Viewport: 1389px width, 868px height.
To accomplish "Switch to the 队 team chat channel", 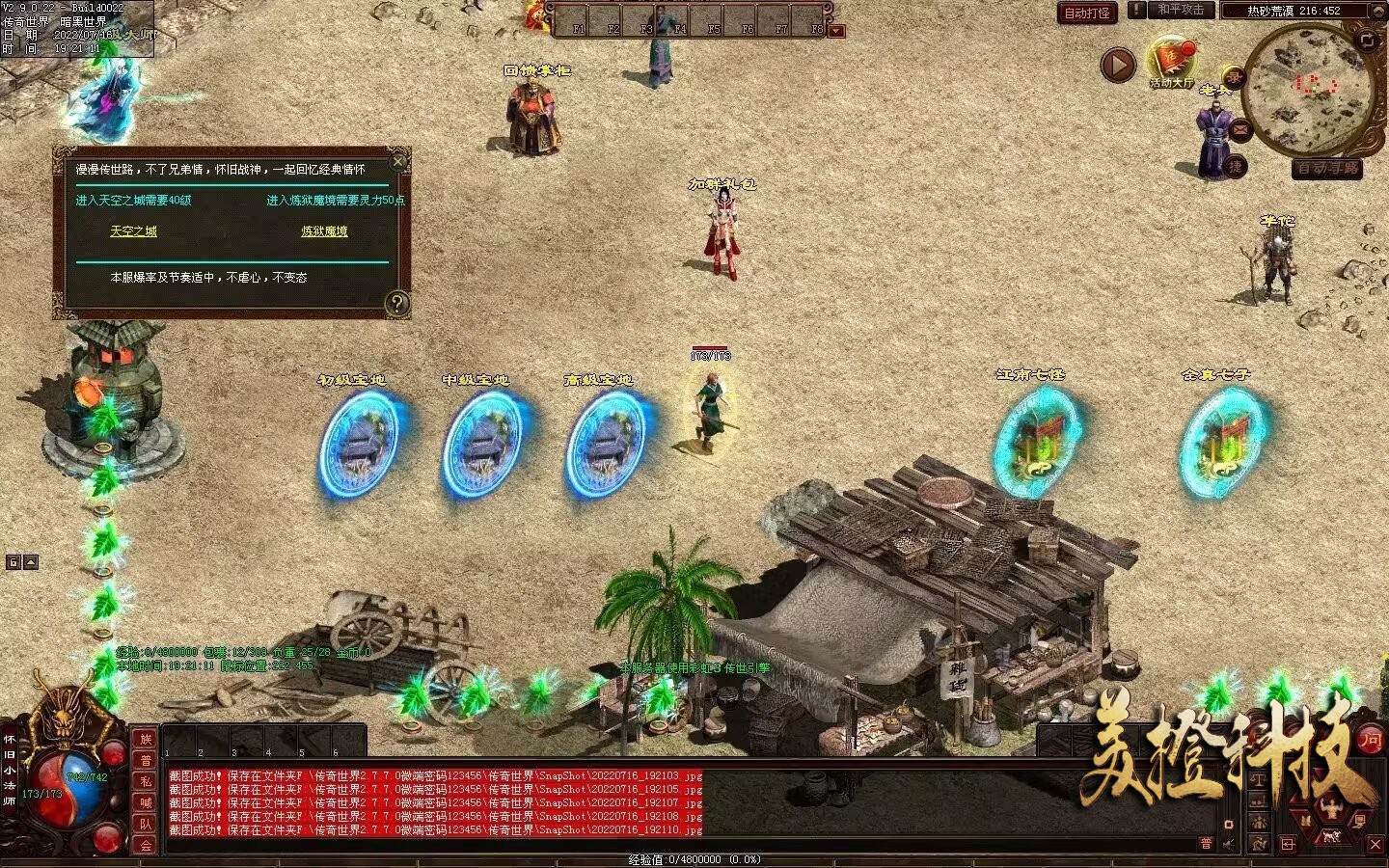I will 146,824.
